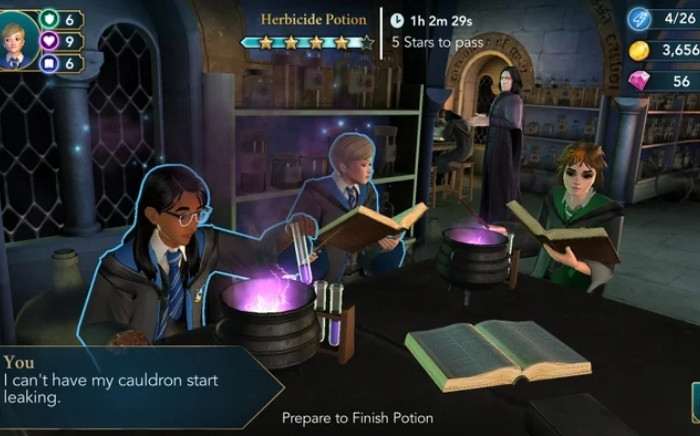Open the gold coins counter
This screenshot has width=700, height=436.
coord(640,50)
